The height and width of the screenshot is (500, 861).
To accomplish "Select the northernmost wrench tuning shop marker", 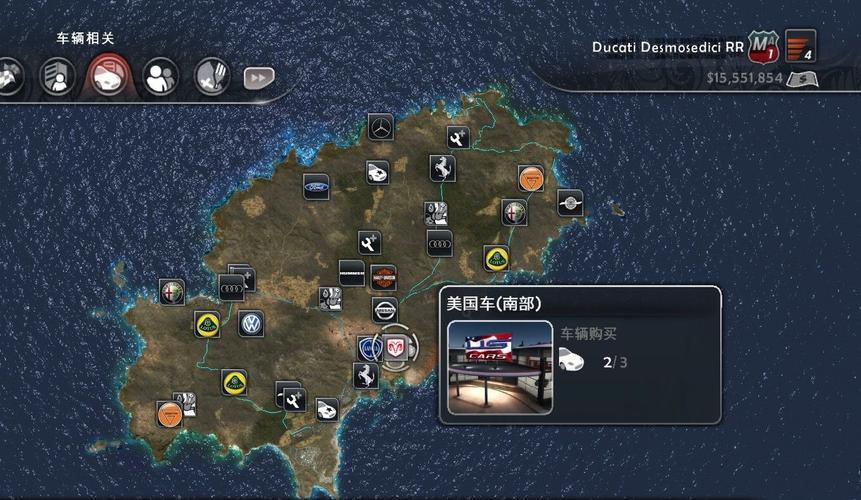I will point(459,139).
